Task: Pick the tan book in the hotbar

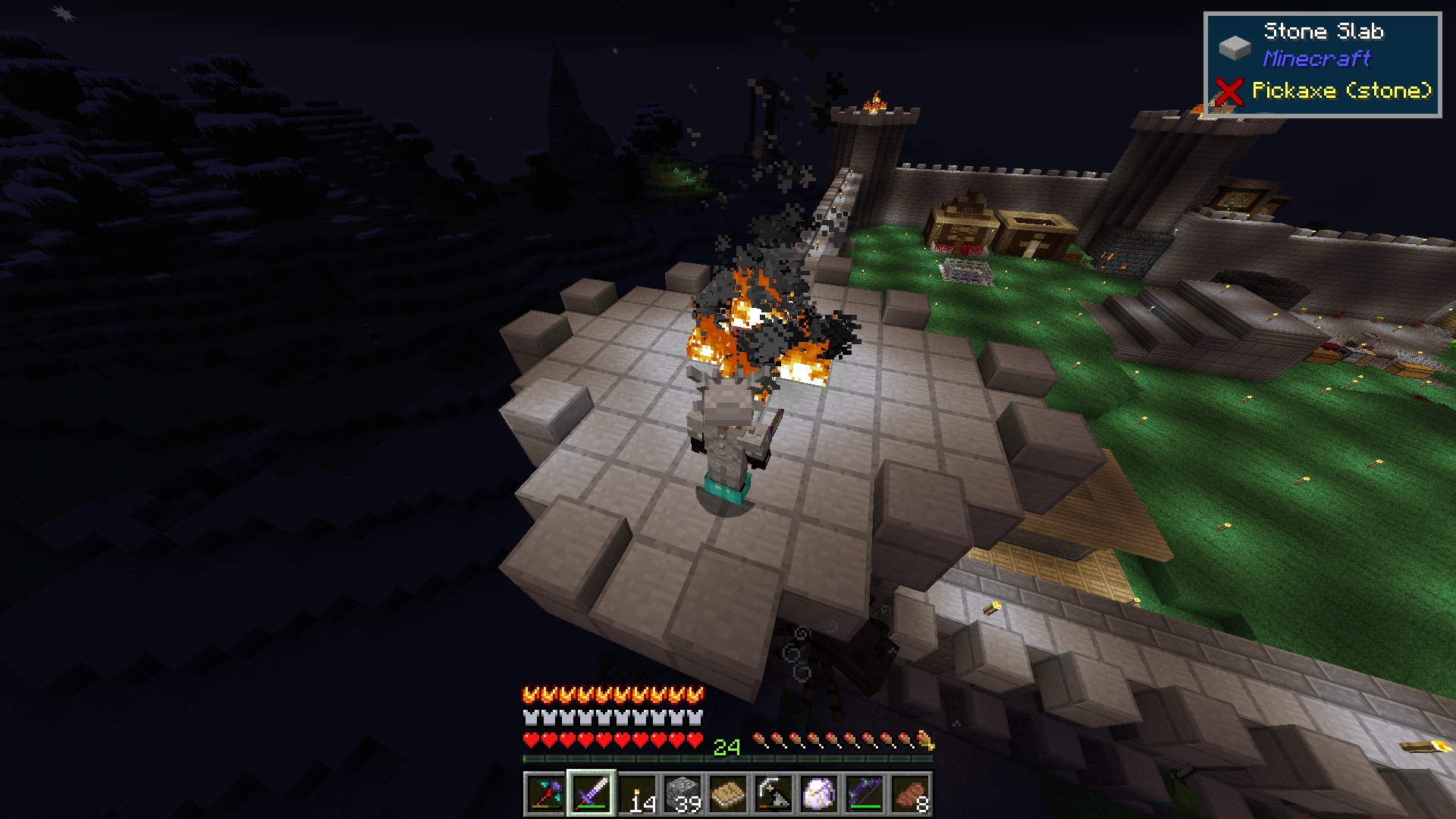Action: (x=729, y=794)
